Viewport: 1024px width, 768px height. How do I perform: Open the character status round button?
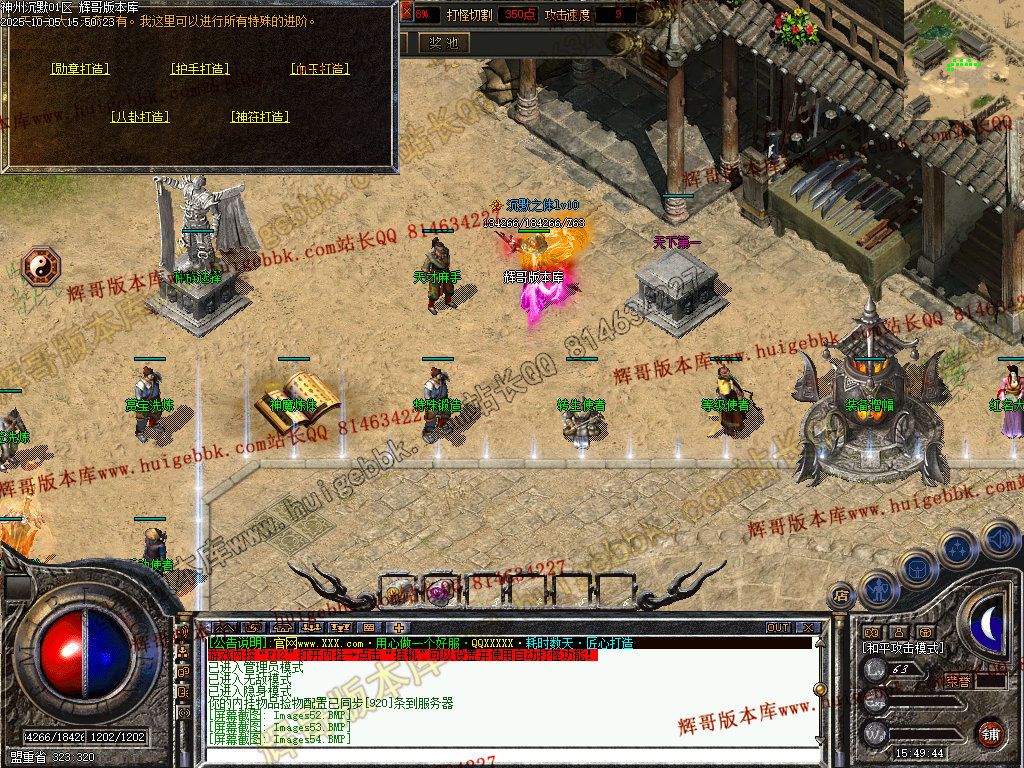(877, 590)
